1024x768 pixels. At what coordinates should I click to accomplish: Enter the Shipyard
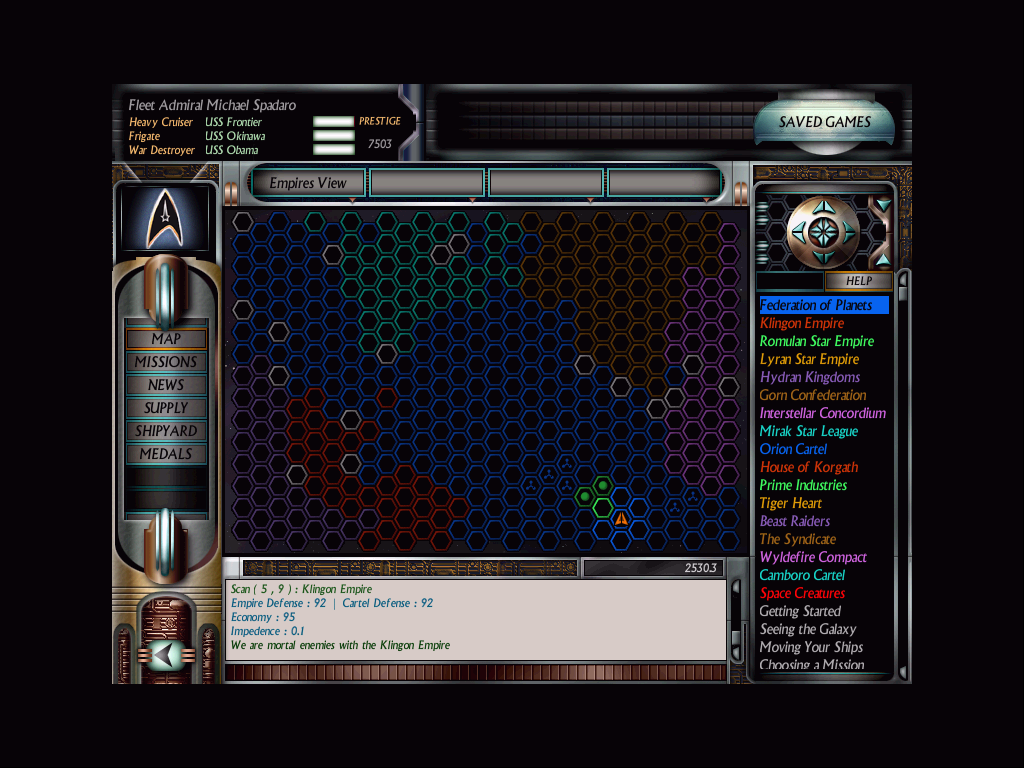pos(166,431)
